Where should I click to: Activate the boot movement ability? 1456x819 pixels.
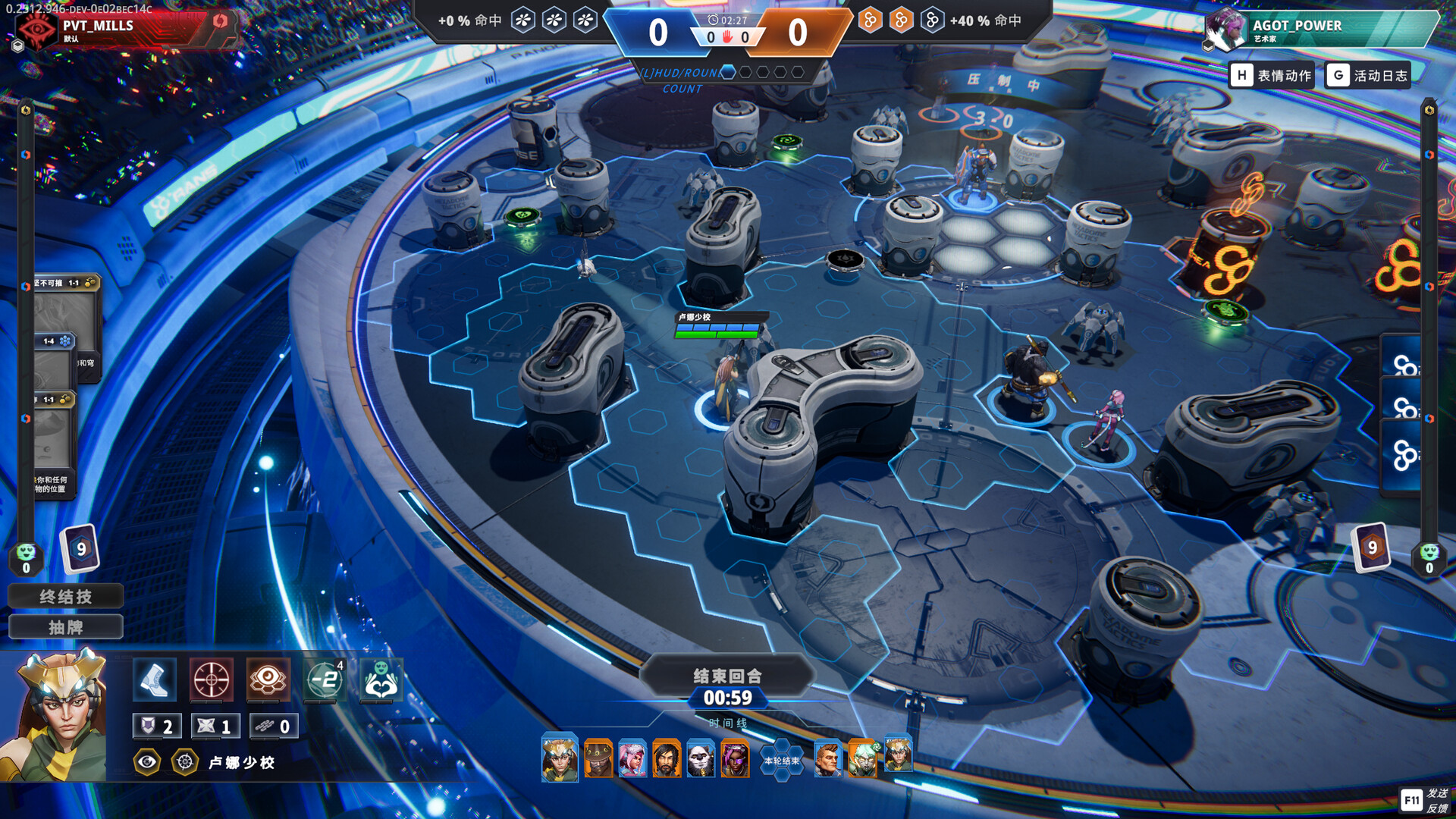click(155, 679)
